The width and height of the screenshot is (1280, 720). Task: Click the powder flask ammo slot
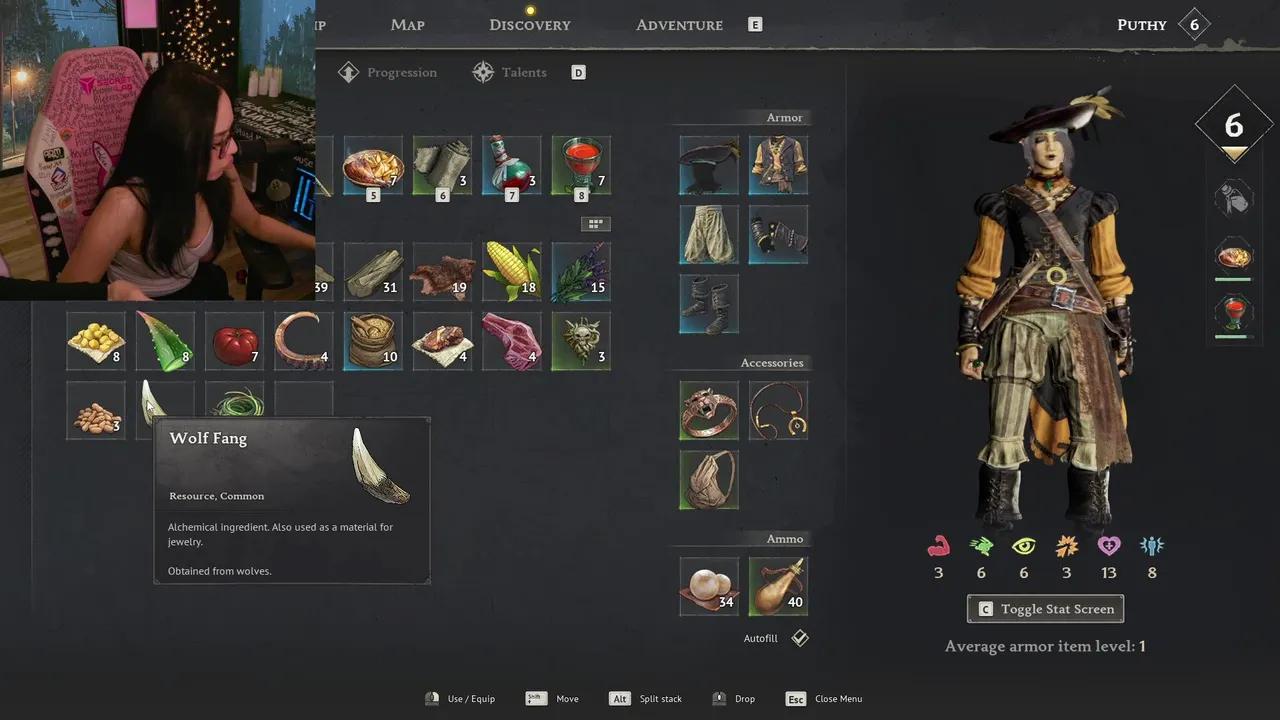pyautogui.click(x=778, y=586)
